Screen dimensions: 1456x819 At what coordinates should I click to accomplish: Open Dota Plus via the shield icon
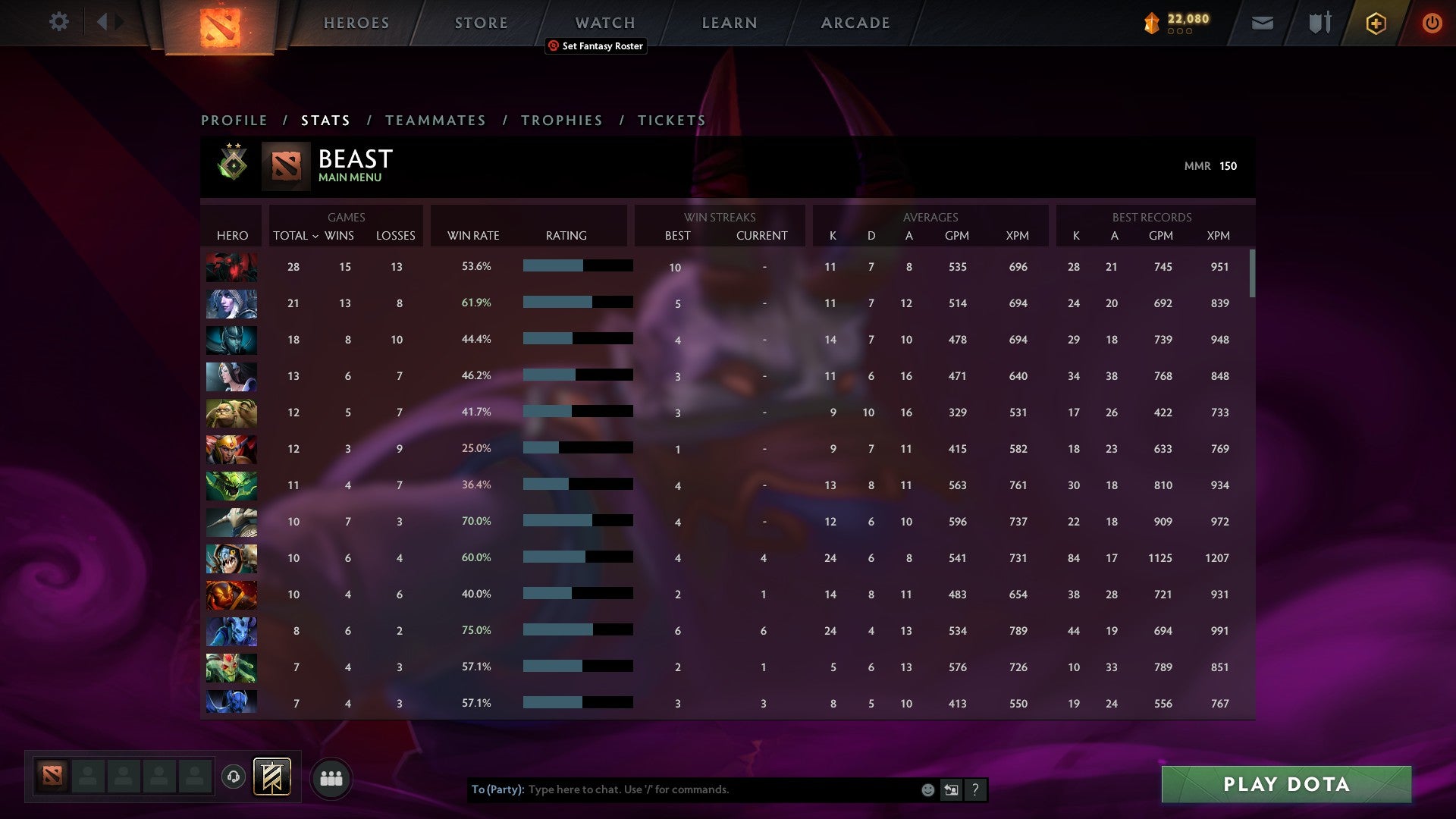[1376, 22]
